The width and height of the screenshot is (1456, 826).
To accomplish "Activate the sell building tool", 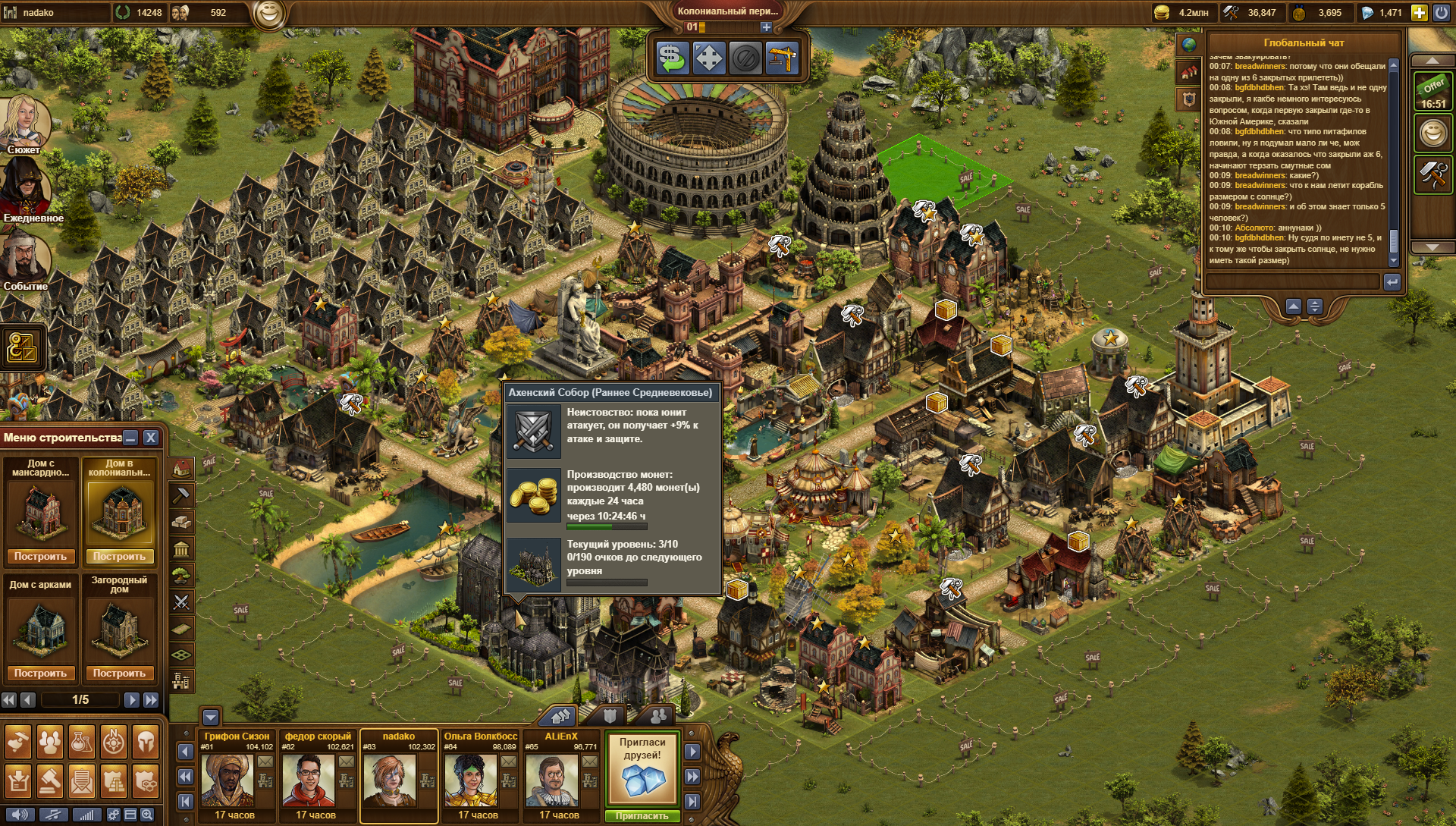I will click(x=671, y=58).
